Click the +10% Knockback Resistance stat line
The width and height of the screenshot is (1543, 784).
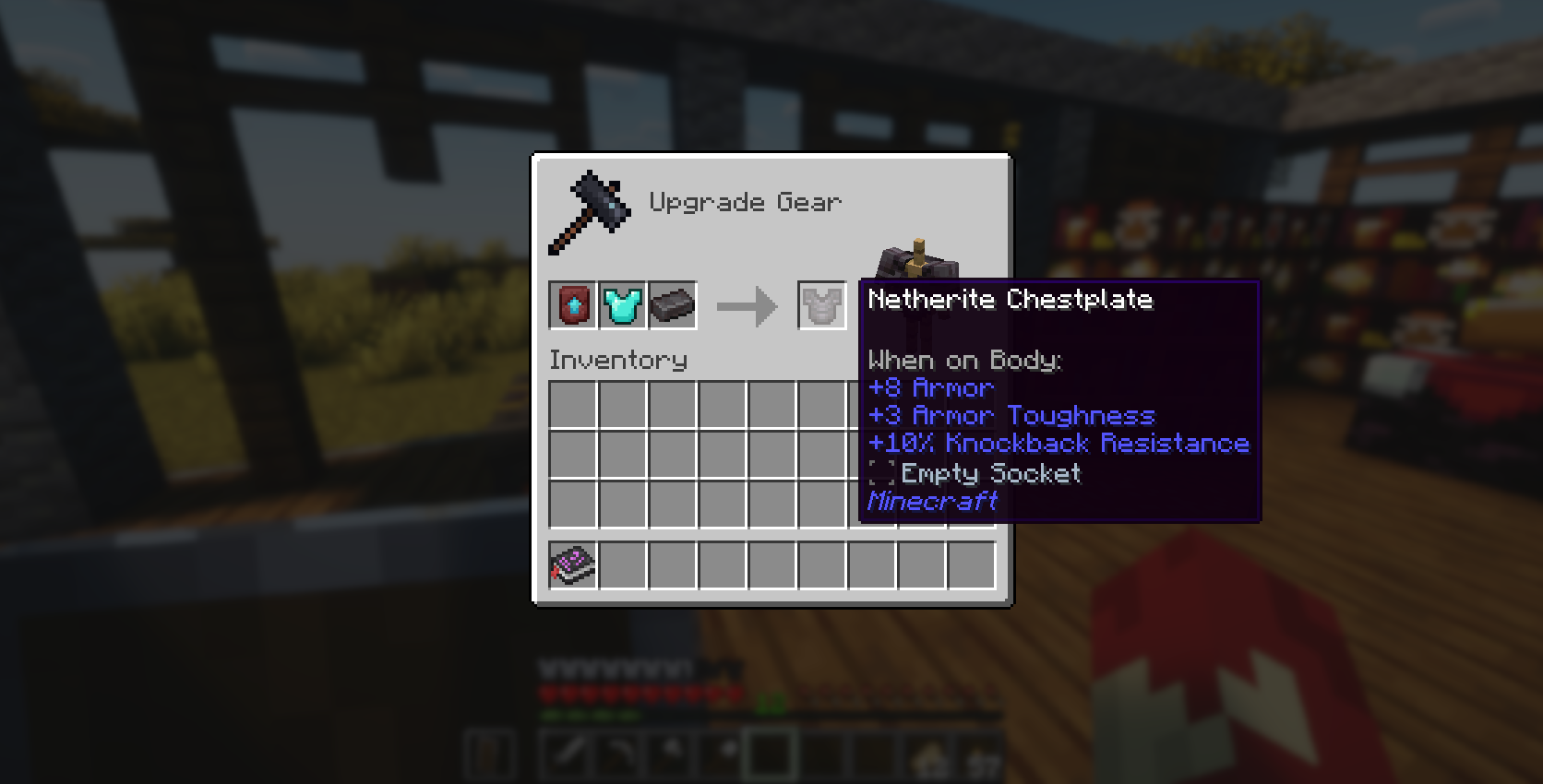(x=1058, y=444)
